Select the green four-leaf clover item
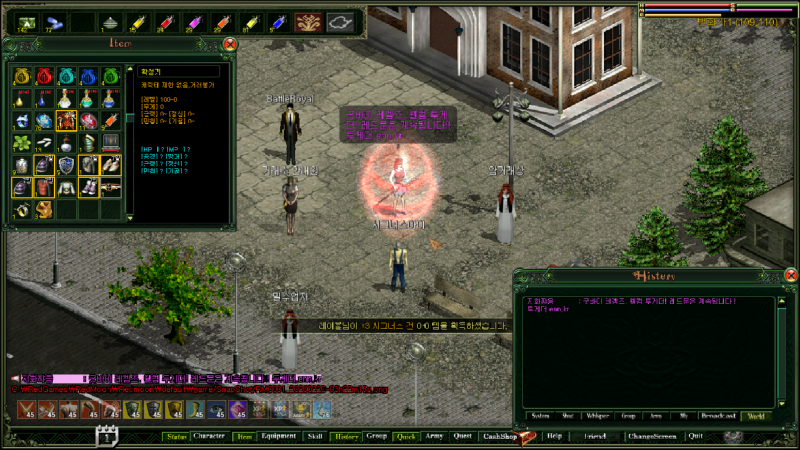The width and height of the screenshot is (800, 450). (22, 143)
